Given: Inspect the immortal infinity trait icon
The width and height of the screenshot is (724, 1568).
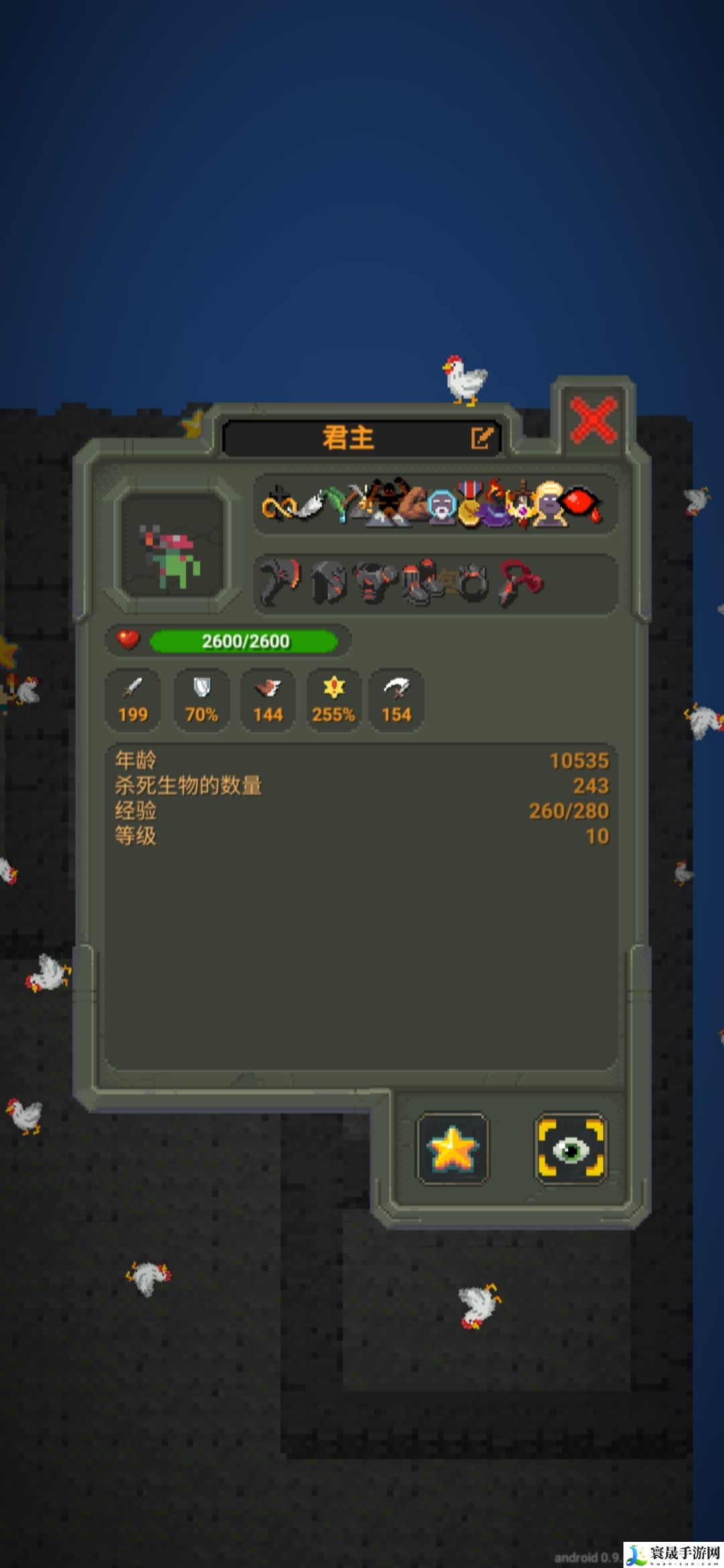Looking at the screenshot, I should click(x=277, y=506).
